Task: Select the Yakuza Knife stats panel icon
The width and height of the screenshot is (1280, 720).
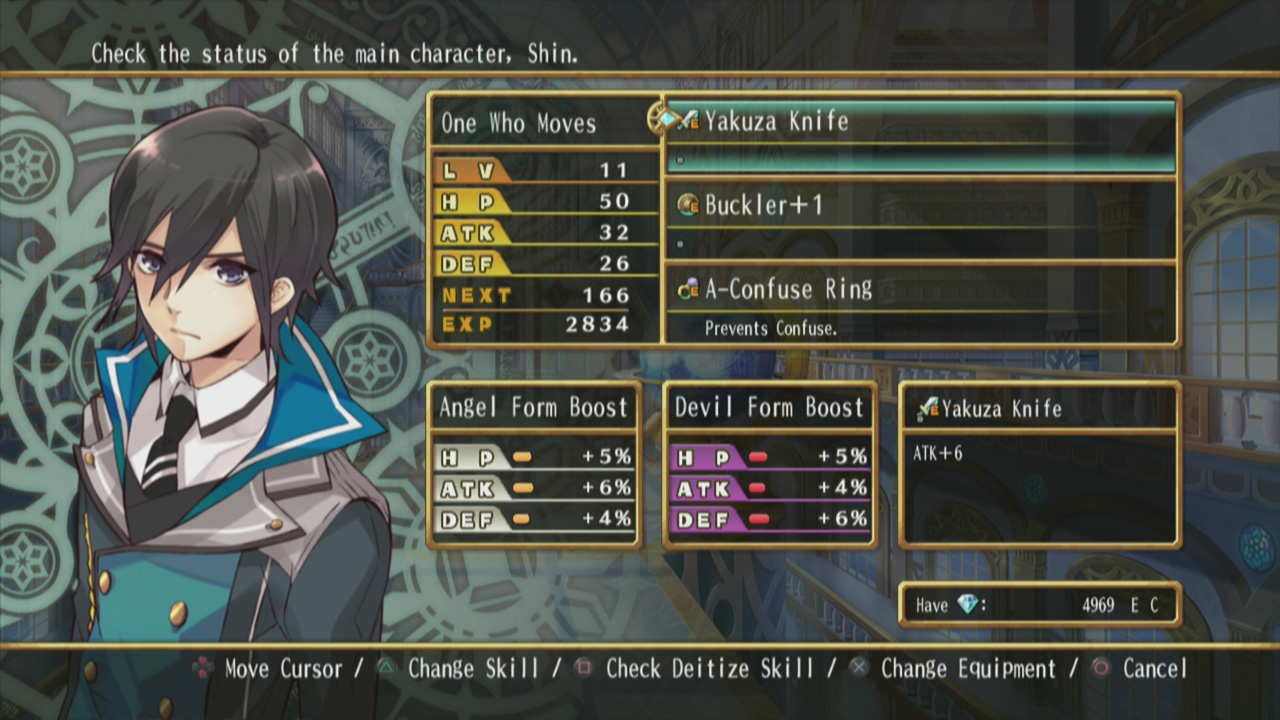Action: (x=930, y=408)
